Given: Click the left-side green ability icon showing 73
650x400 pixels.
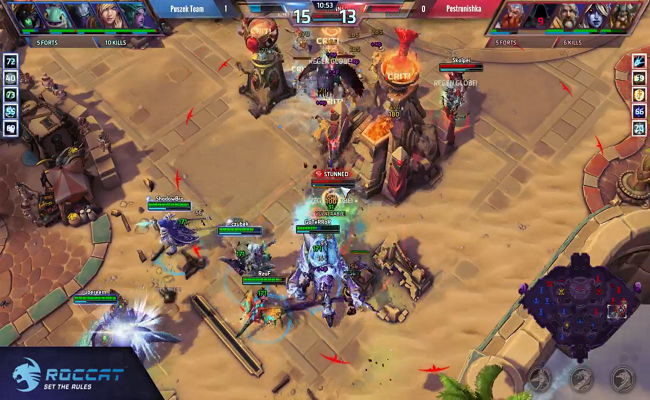Looking at the screenshot, I should click(x=11, y=95).
